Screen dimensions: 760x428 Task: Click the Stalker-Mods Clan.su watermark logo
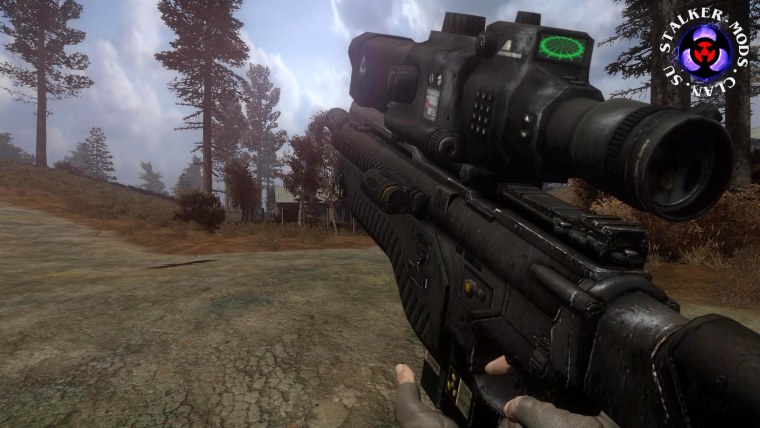coord(705,52)
